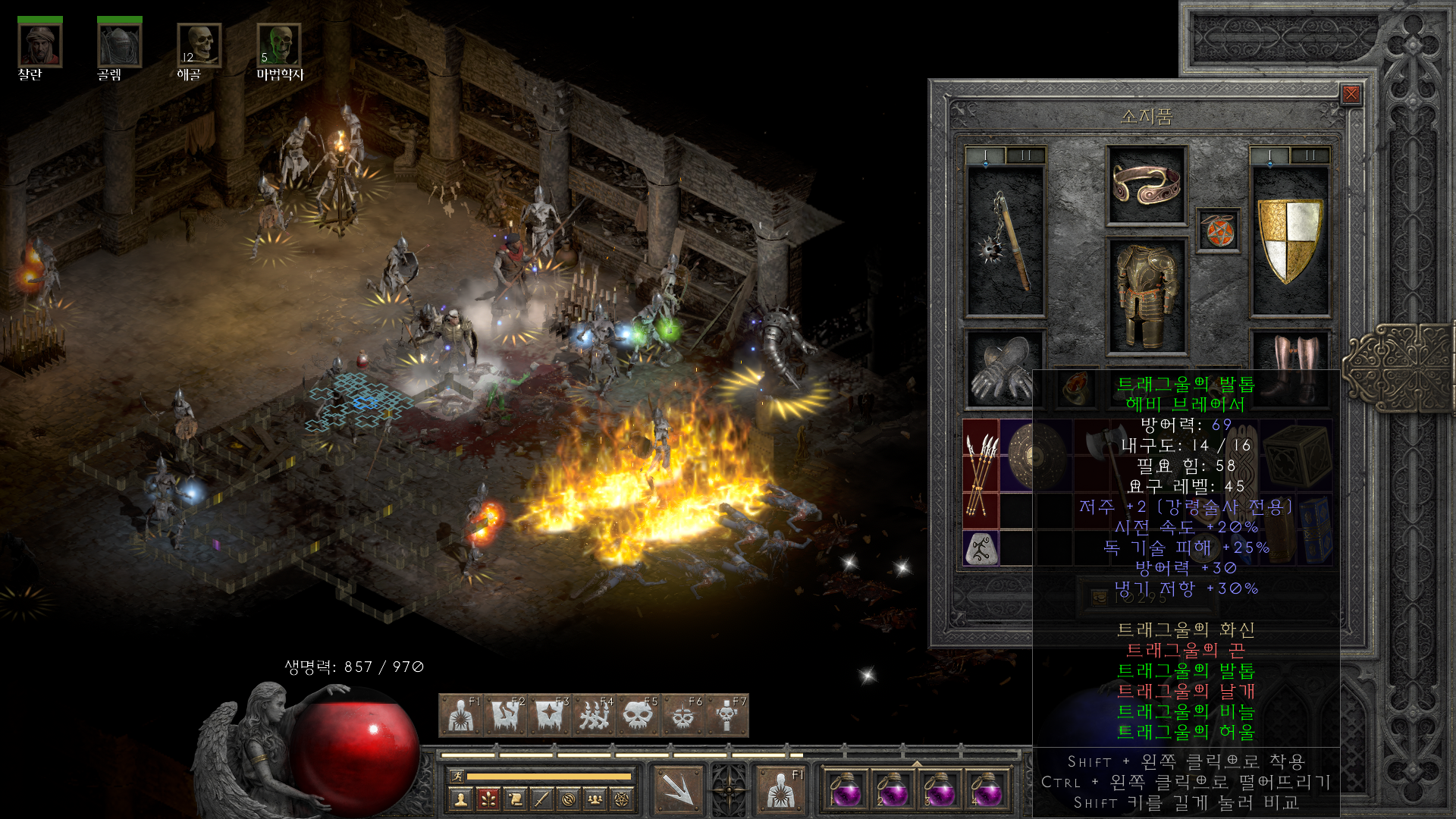Select the pentagram amulet slot
The height and width of the screenshot is (819, 1456).
(x=1218, y=231)
